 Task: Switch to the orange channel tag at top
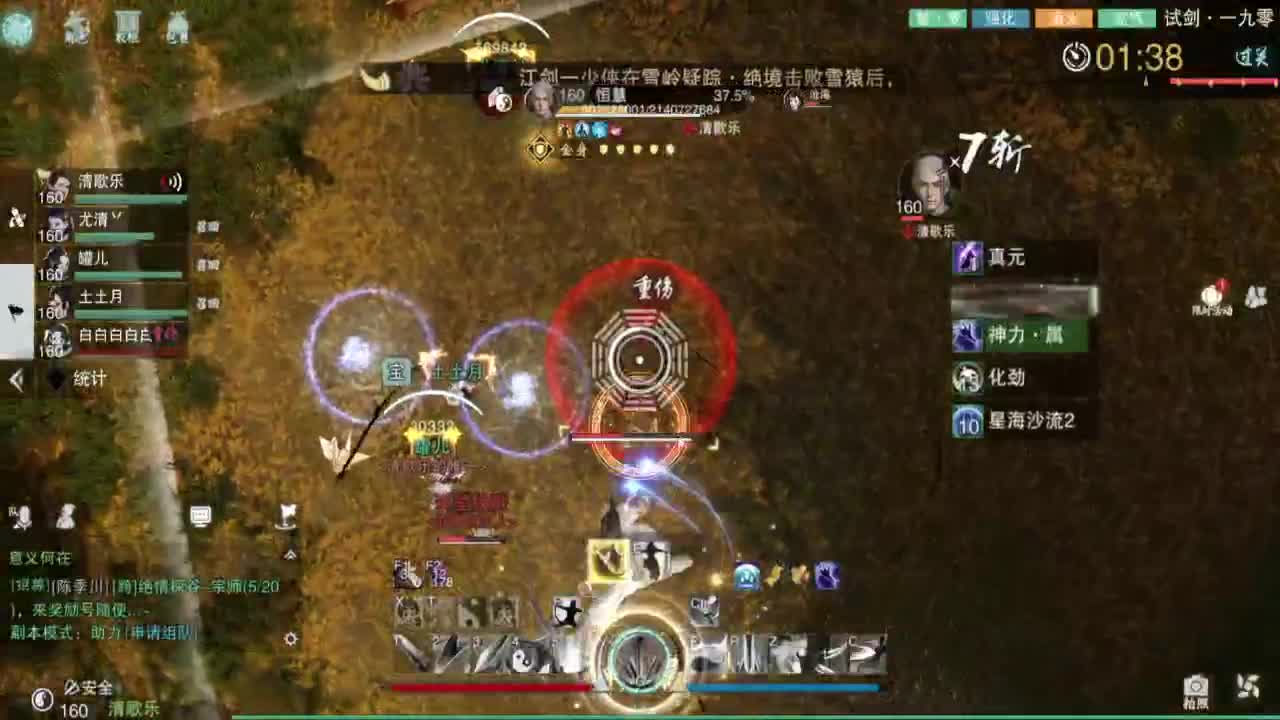coord(1064,18)
